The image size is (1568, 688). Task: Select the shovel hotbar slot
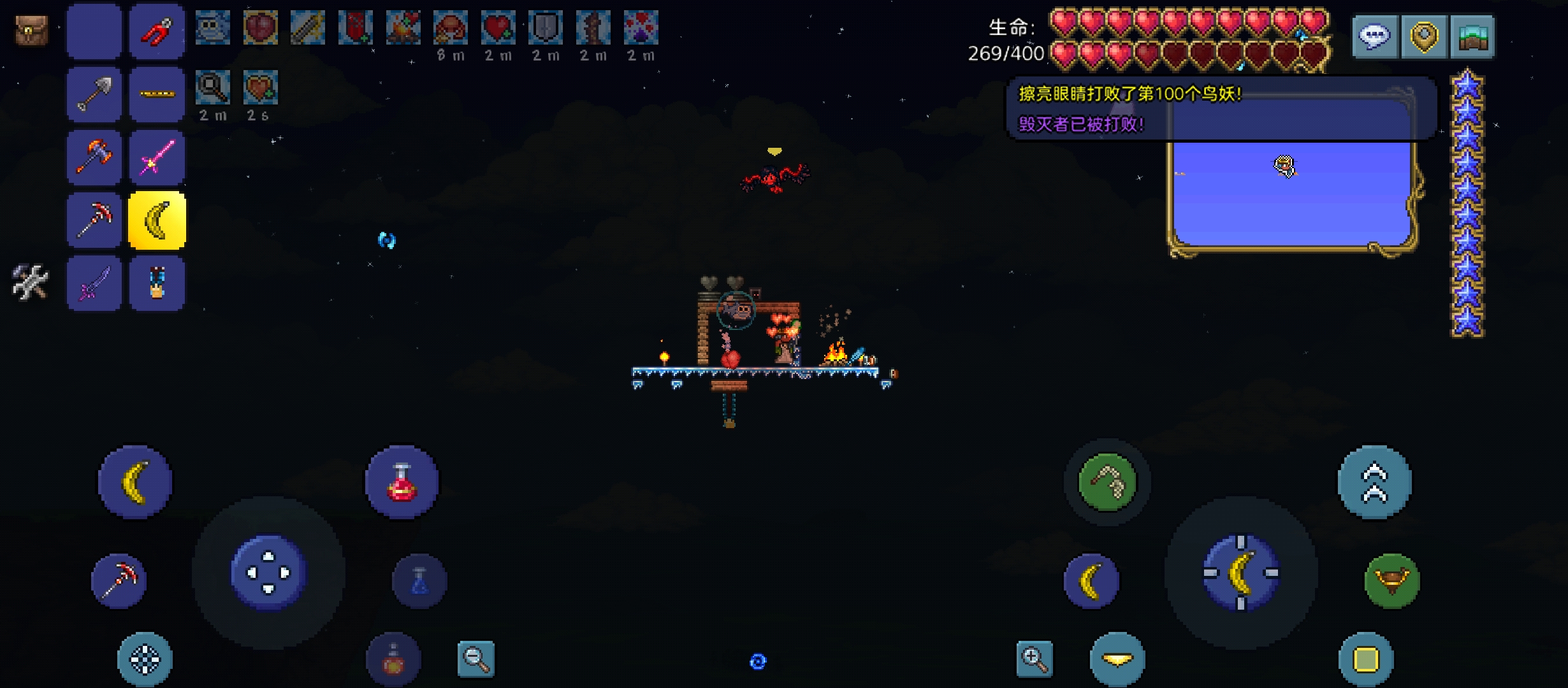tap(94, 94)
